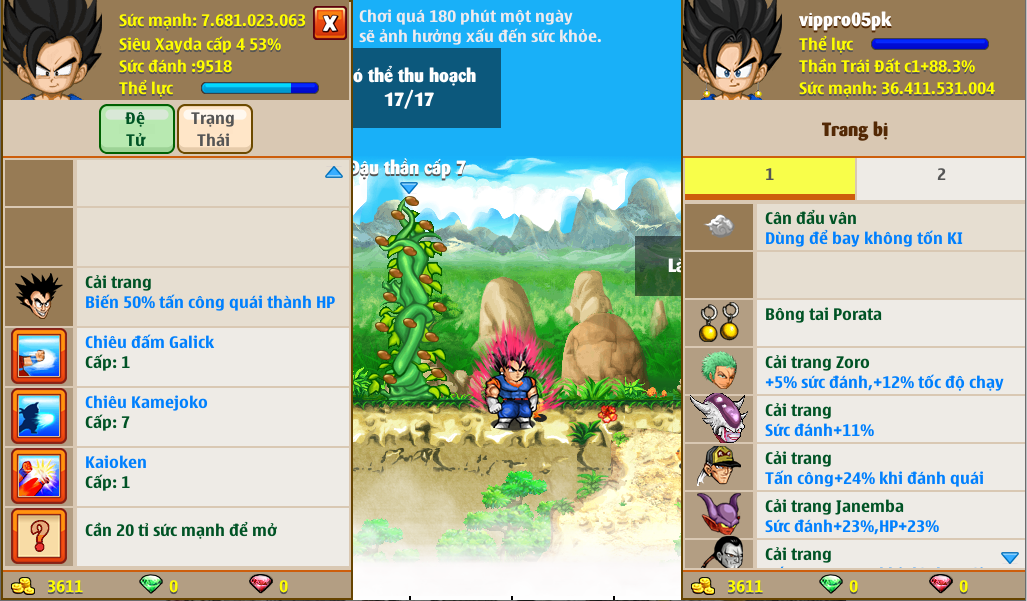Choose the Kaioken skill row
1027x601 pixels.
pos(180,472)
